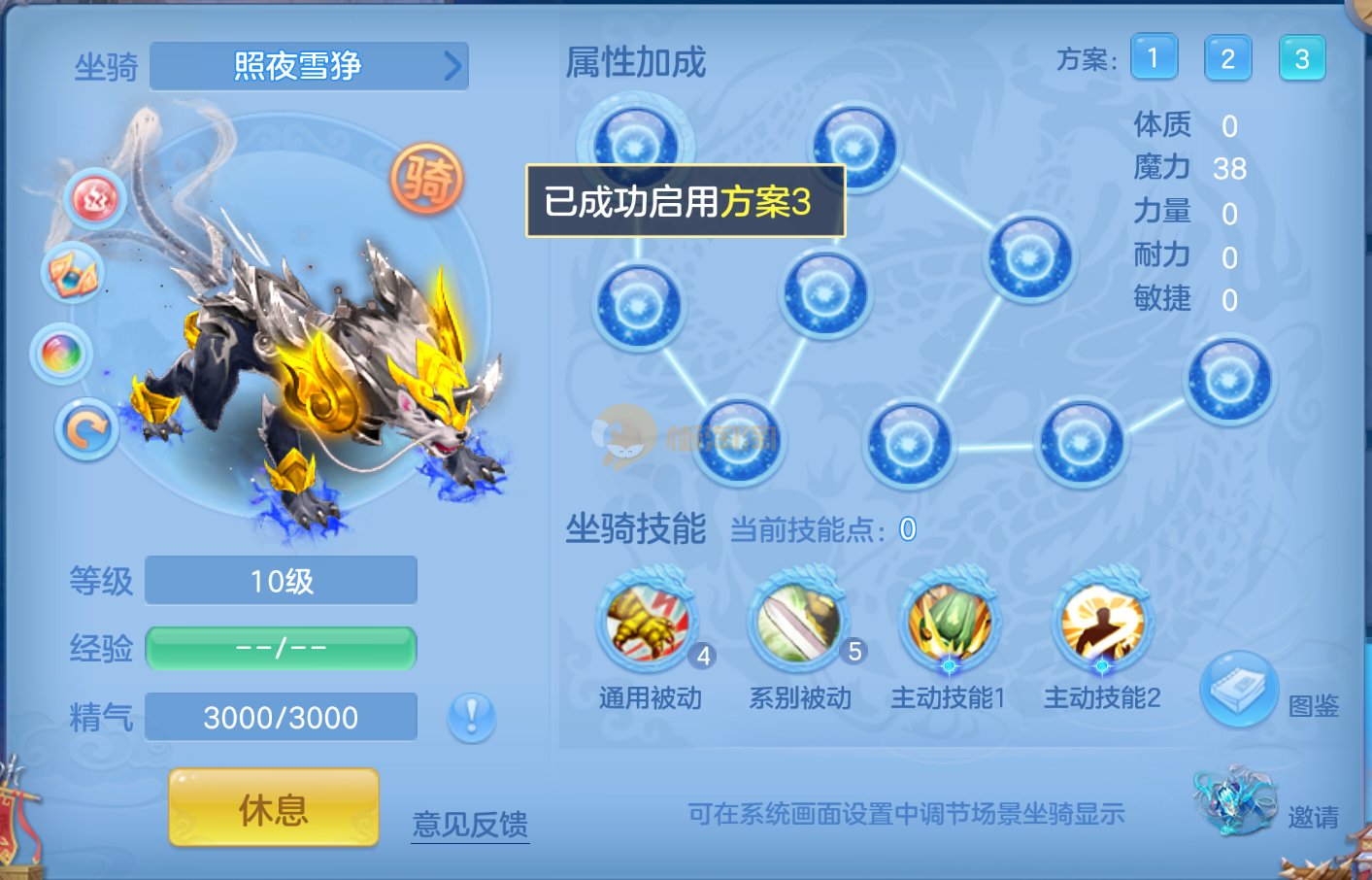The height and width of the screenshot is (880, 1372).
Task: Open the 意见反馈 feedback link
Action: [x=470, y=825]
